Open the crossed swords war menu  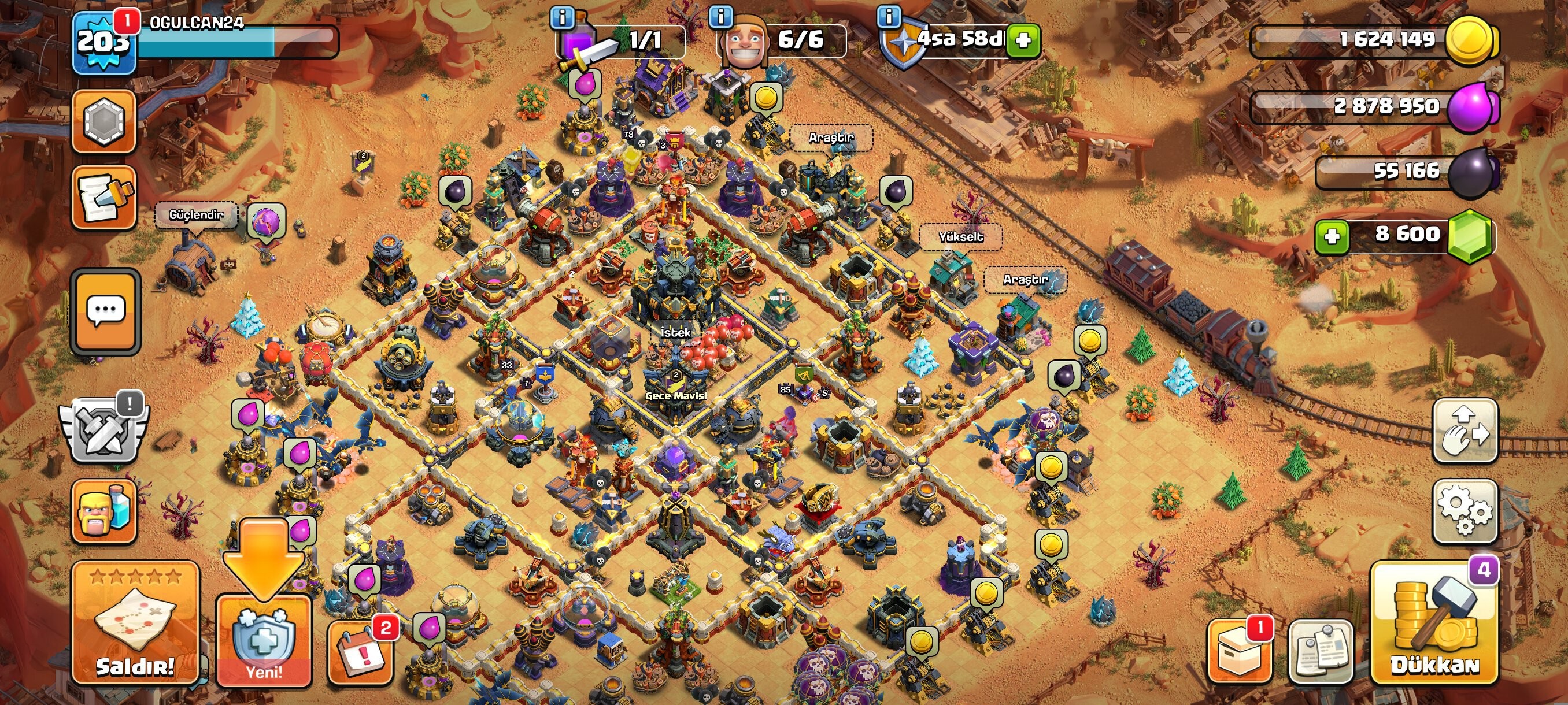pyautogui.click(x=103, y=429)
